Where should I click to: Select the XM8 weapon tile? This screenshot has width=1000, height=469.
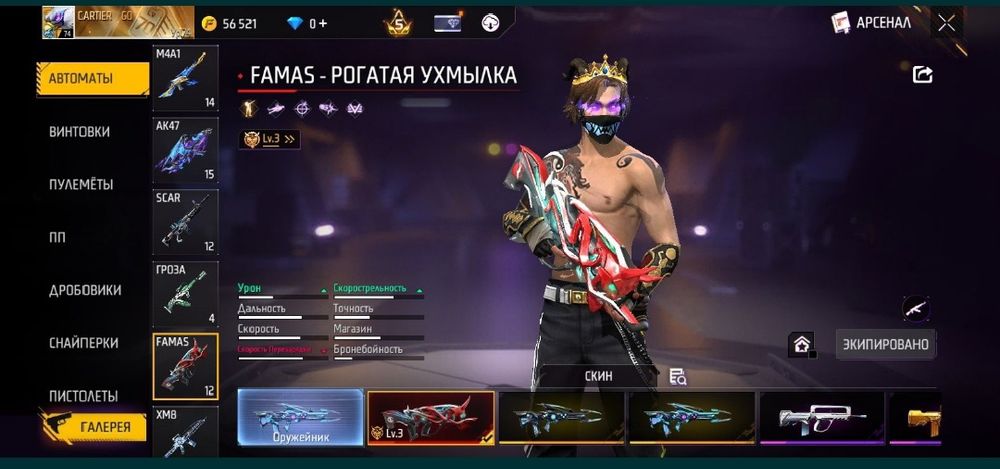click(185, 432)
